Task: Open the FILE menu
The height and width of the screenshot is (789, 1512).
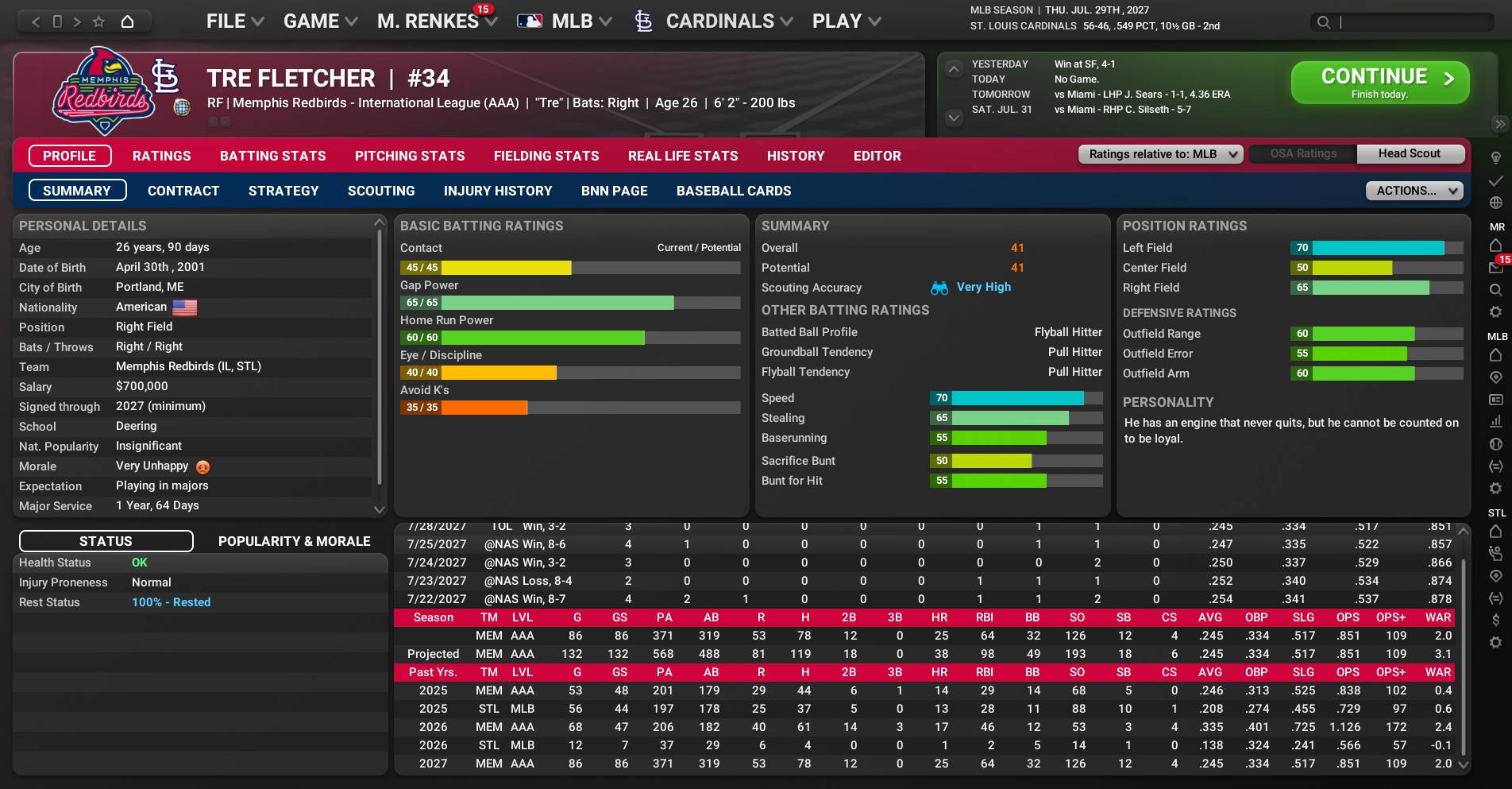Action: pos(234,21)
